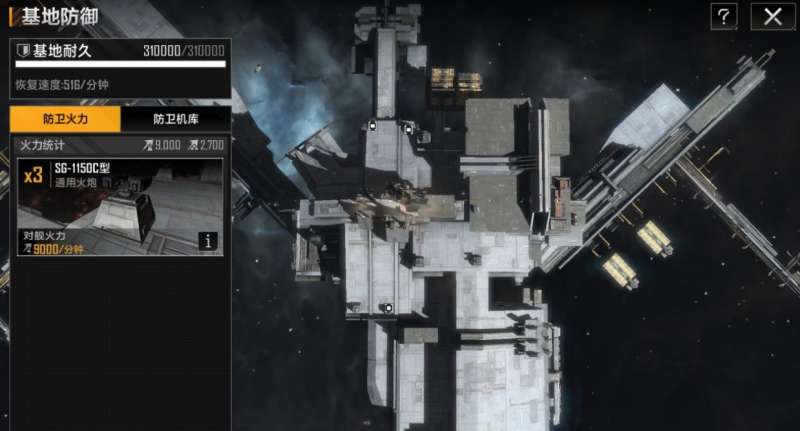Switch to the 防卫火力 tab

tap(65, 119)
